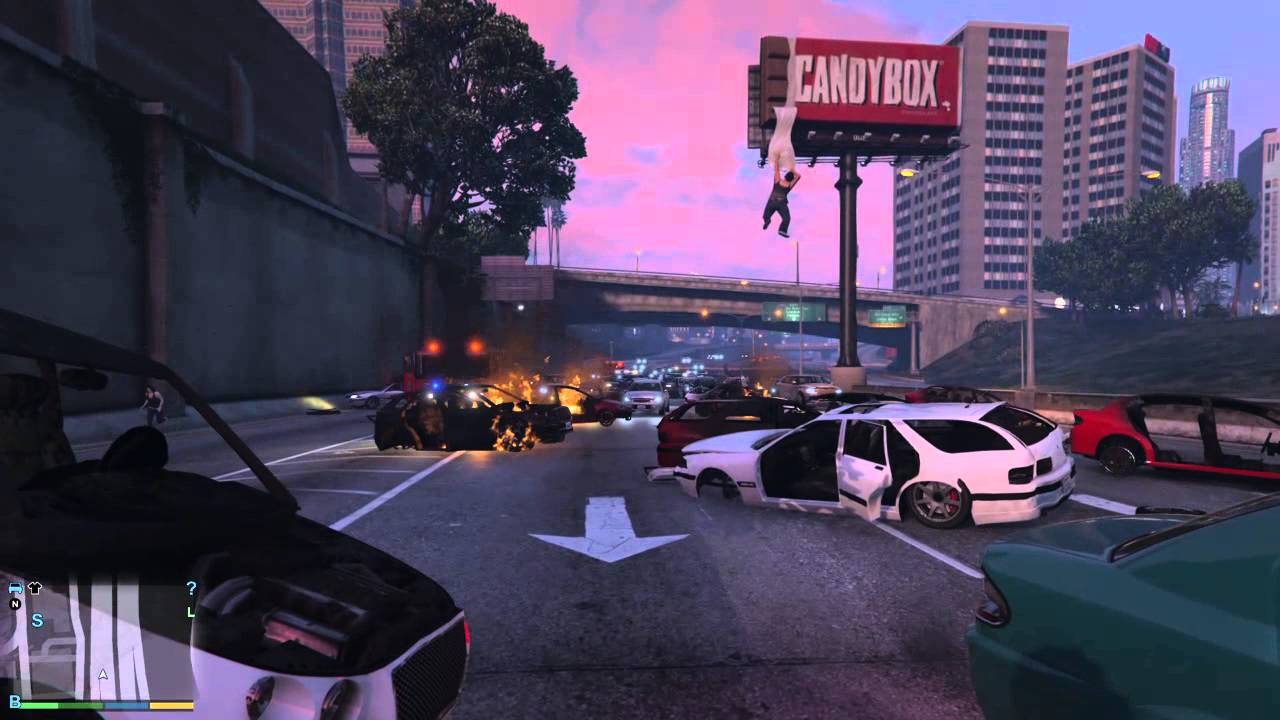Viewport: 1280px width, 720px height.
Task: Select the green L mission blip
Action: coord(191,612)
